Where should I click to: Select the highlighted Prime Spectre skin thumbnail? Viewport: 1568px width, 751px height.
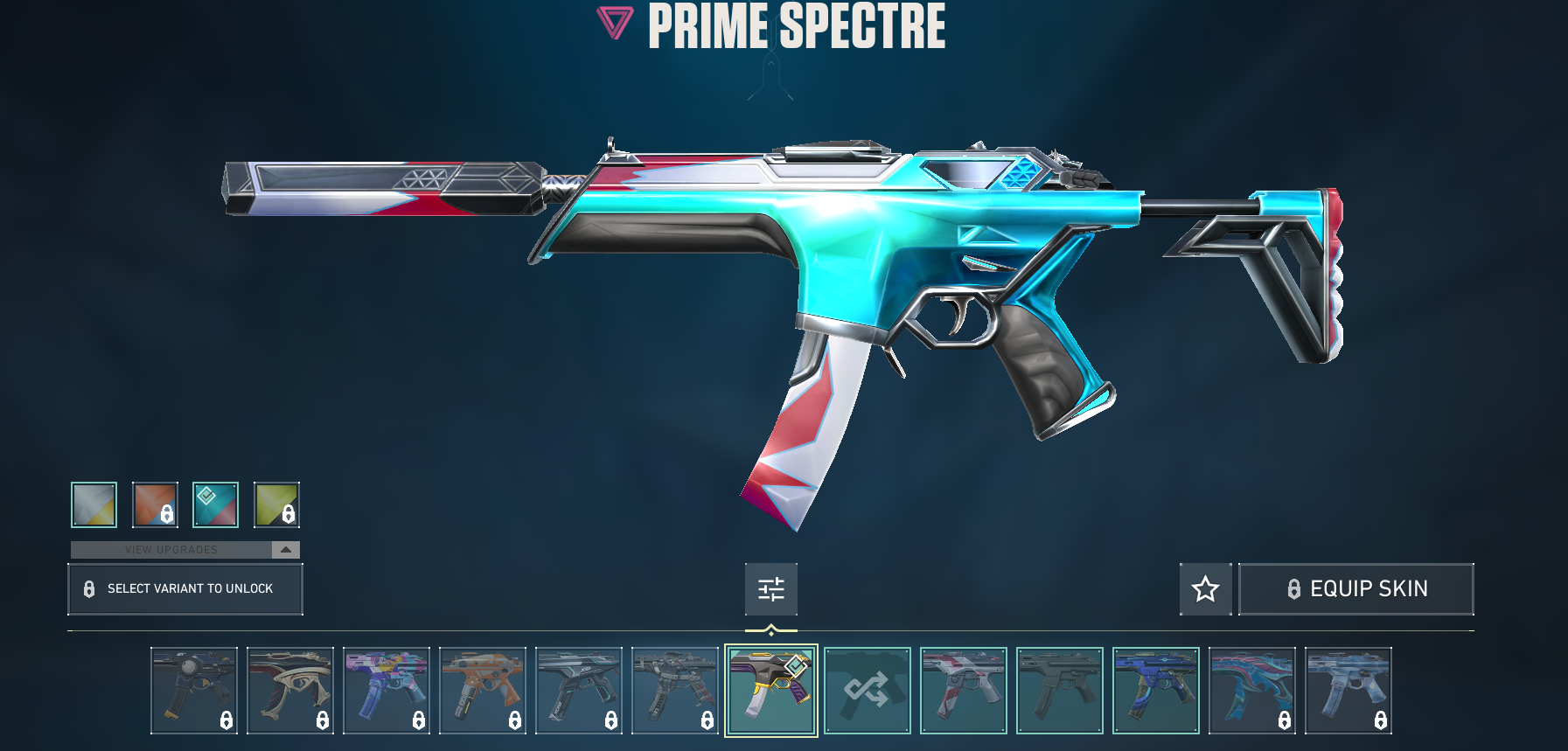770,690
